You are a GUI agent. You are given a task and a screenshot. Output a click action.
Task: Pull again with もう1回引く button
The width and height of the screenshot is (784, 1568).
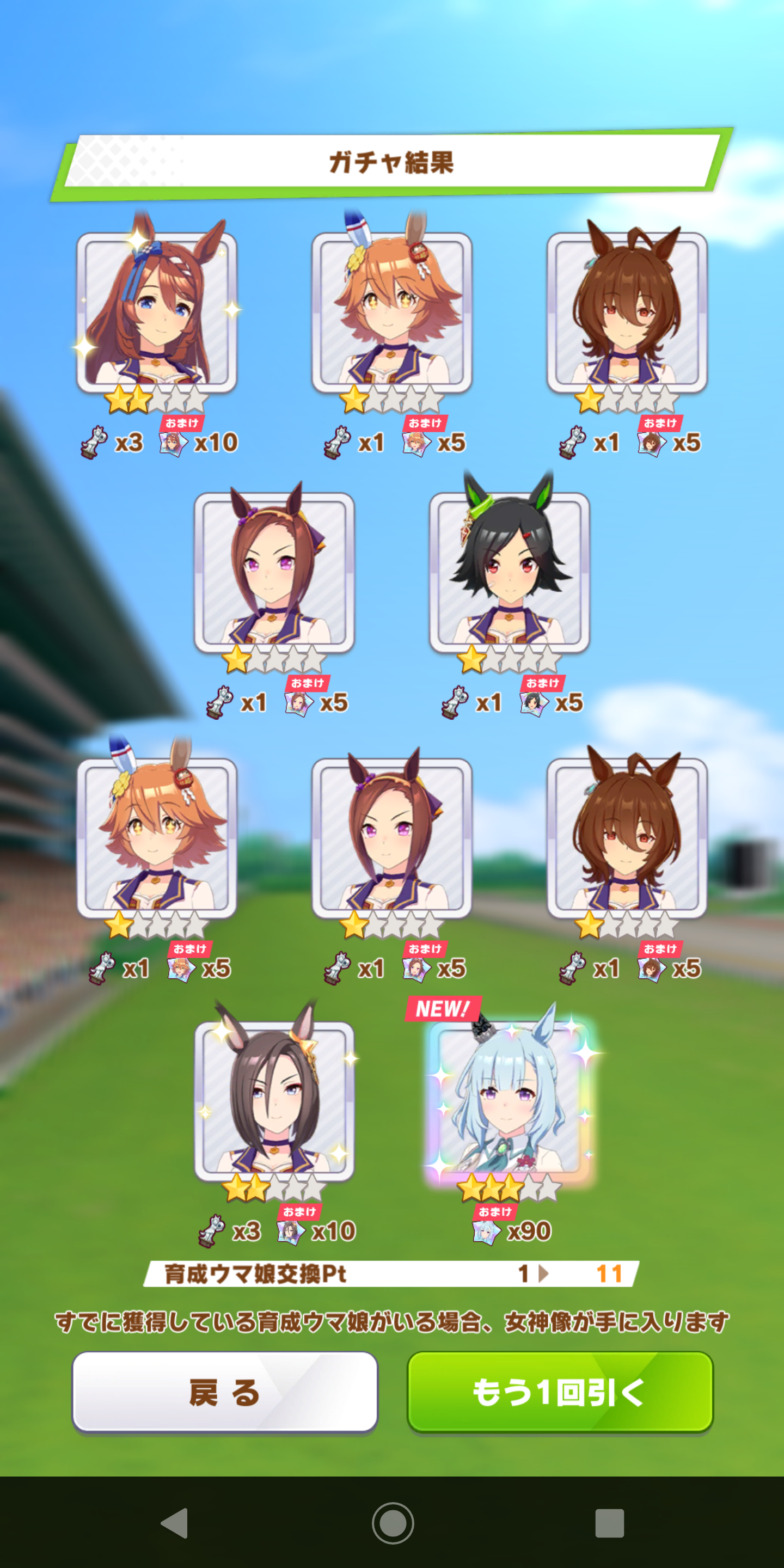tap(559, 1392)
